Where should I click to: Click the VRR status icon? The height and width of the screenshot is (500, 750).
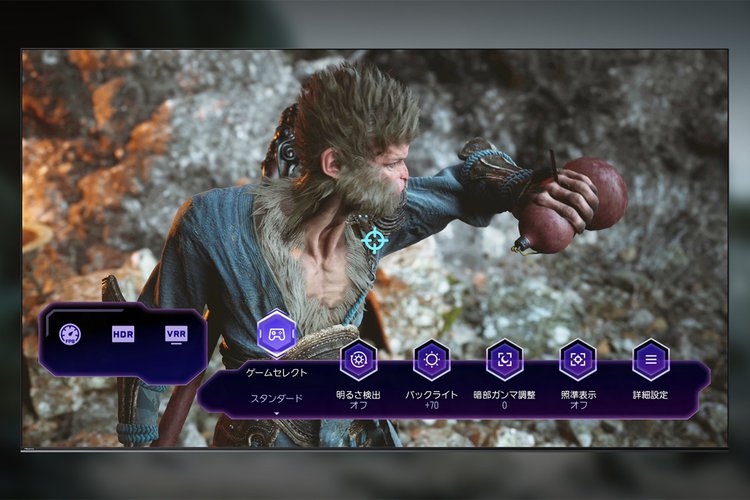pyautogui.click(x=176, y=334)
